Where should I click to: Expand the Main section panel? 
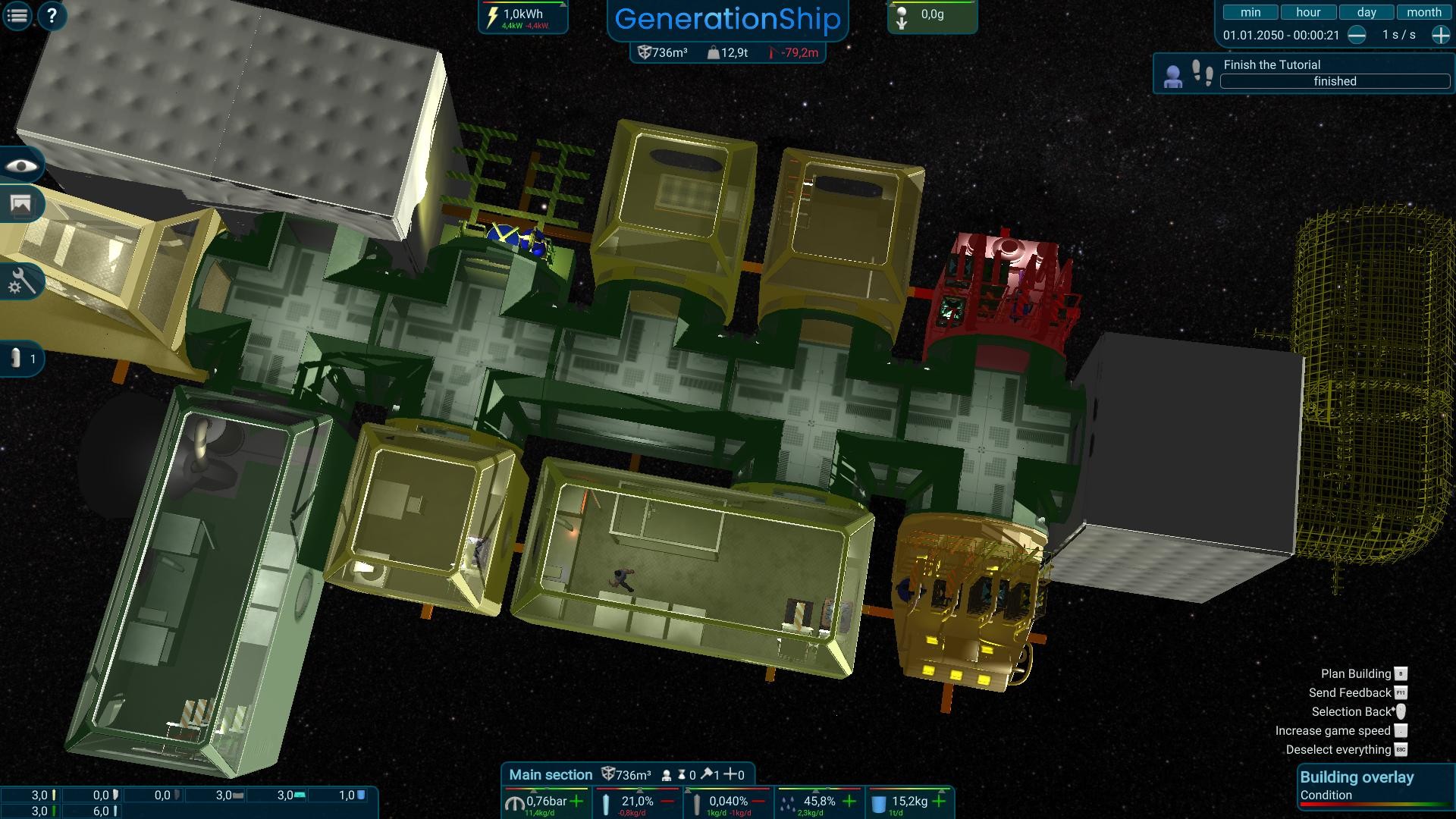pos(551,774)
